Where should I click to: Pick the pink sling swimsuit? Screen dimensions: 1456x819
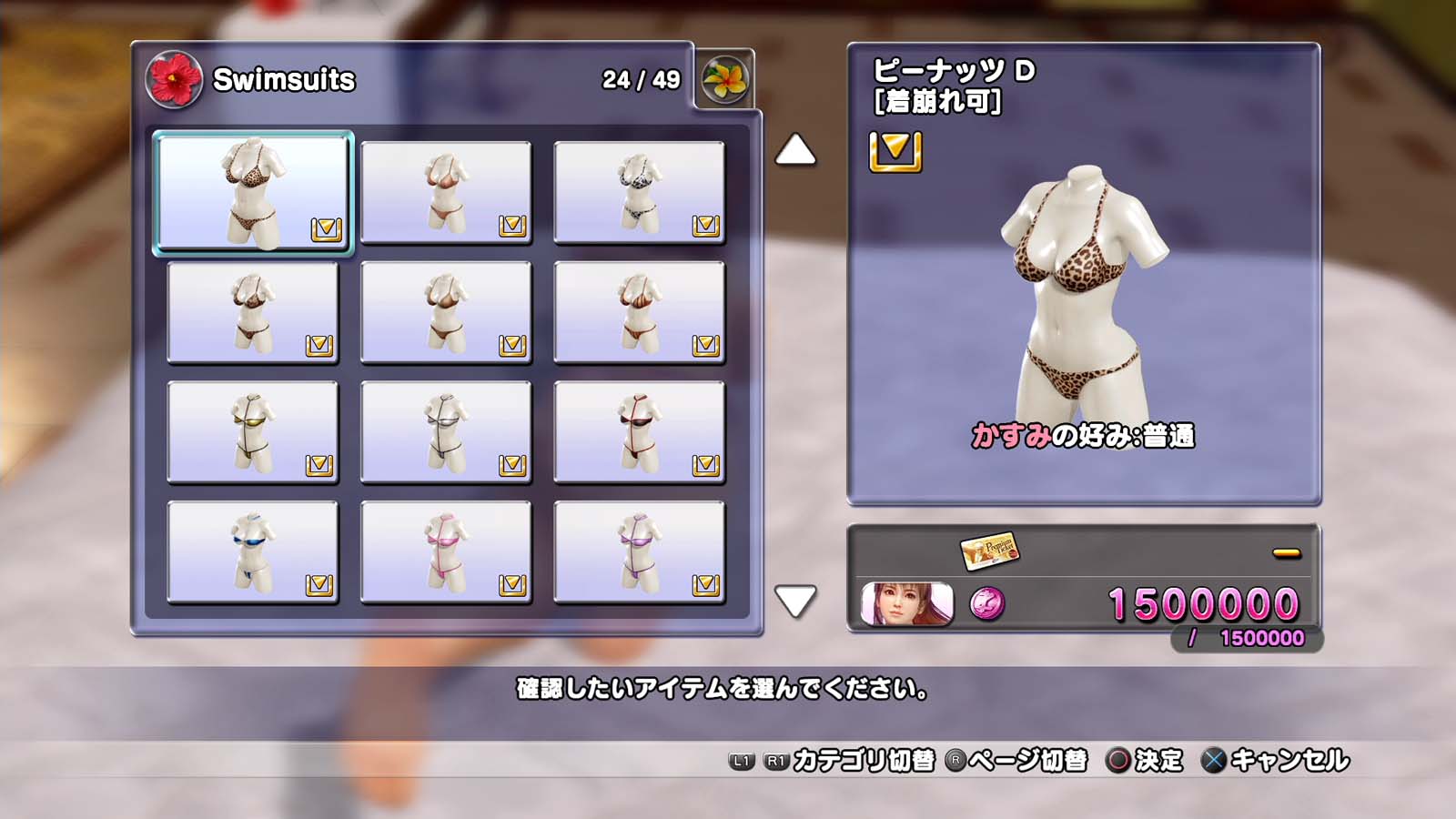(446, 551)
